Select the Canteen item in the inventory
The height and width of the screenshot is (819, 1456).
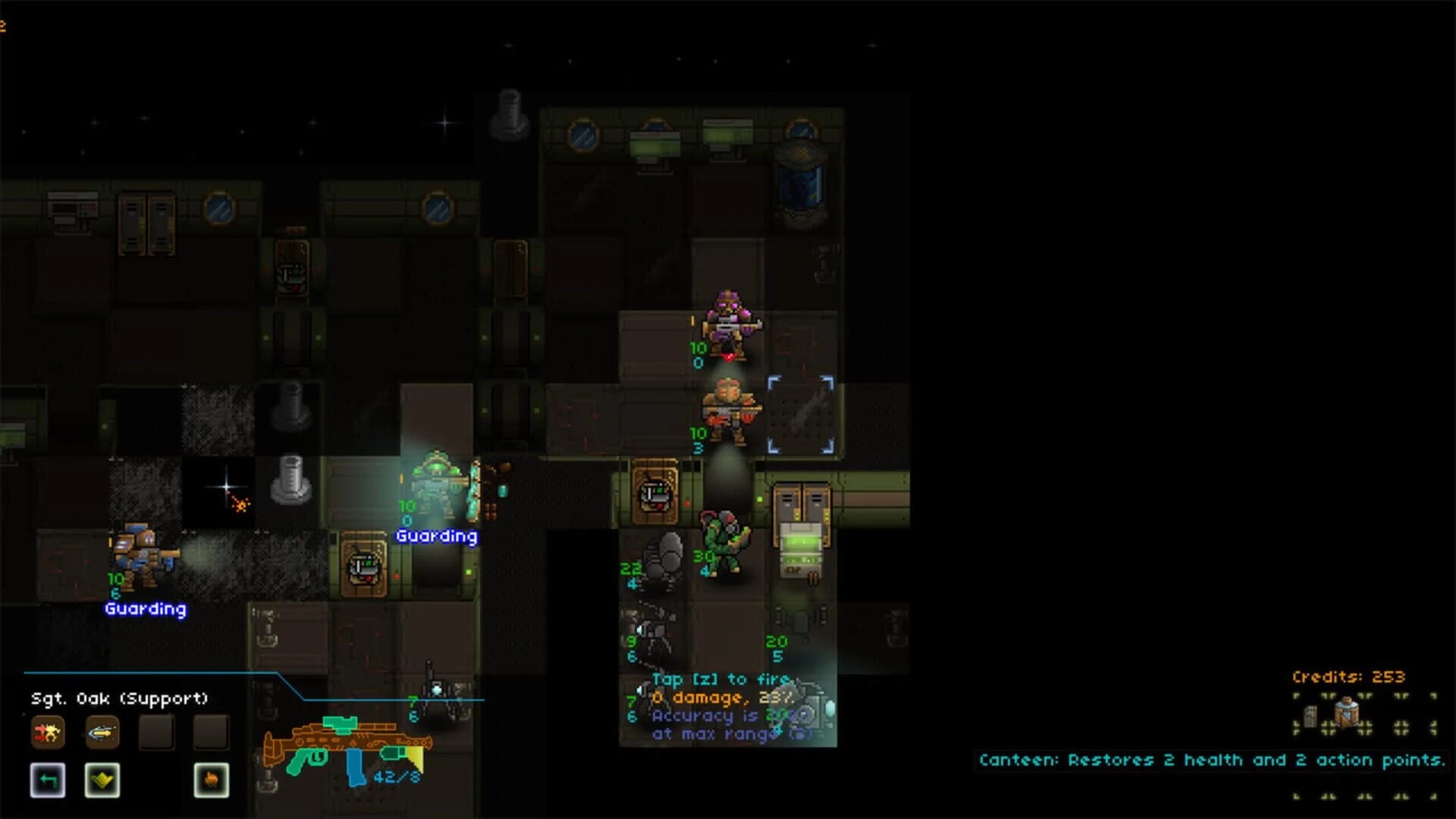pyautogui.click(x=1348, y=714)
